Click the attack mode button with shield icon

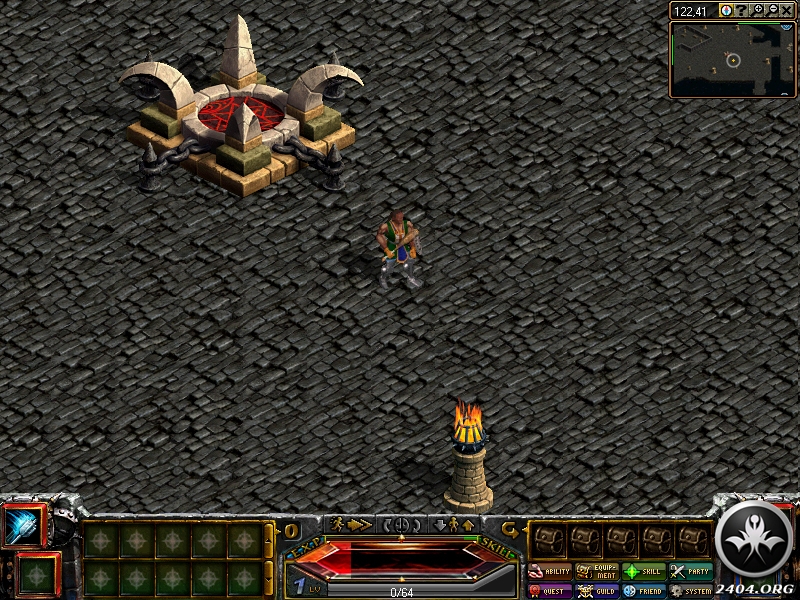402,524
